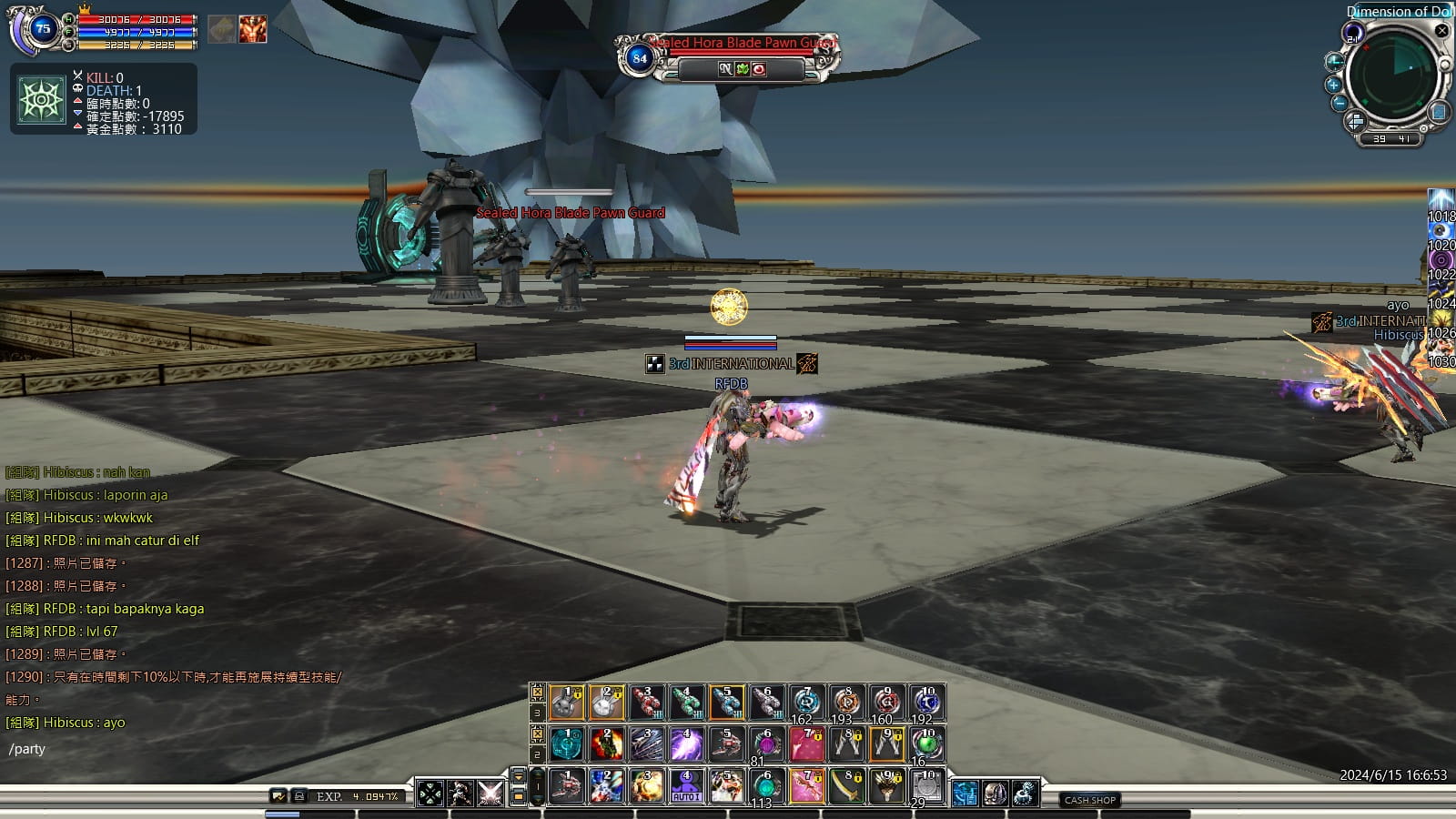
Task: Click the crossed swords icon near EXP bar
Action: point(490,793)
